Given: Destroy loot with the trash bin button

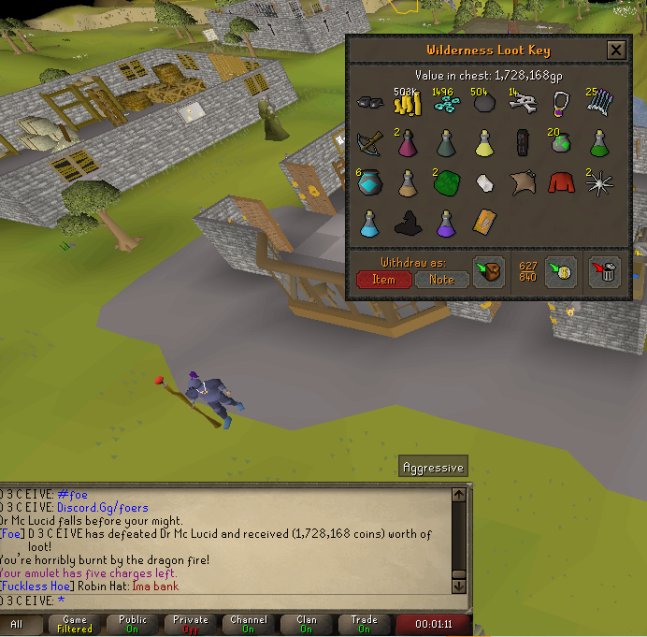Looking at the screenshot, I should tap(605, 272).
